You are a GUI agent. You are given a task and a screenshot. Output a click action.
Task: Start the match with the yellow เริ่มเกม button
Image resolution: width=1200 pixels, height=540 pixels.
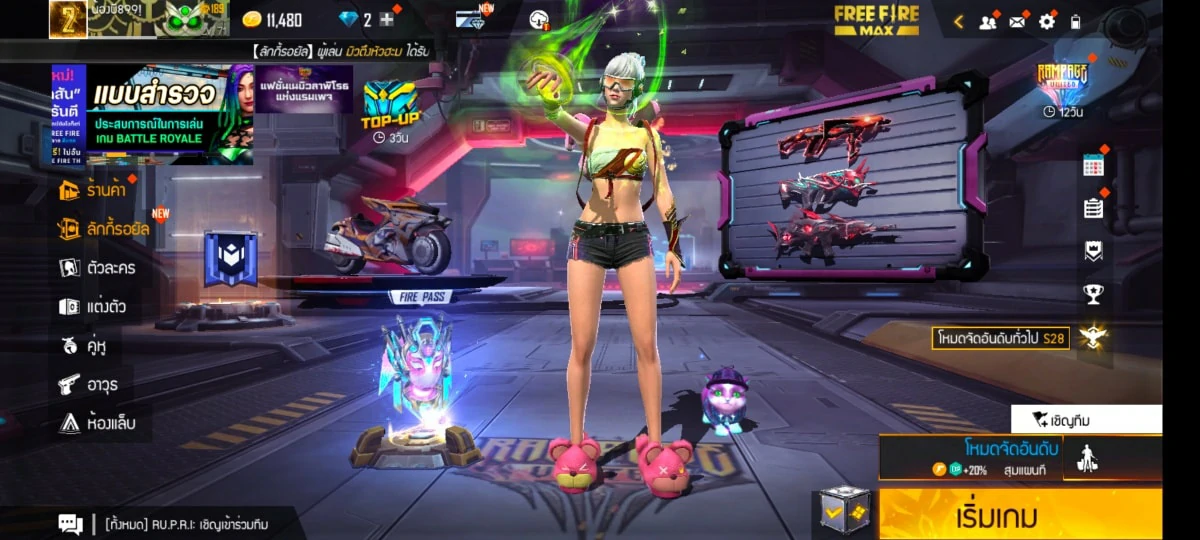tap(1020, 517)
